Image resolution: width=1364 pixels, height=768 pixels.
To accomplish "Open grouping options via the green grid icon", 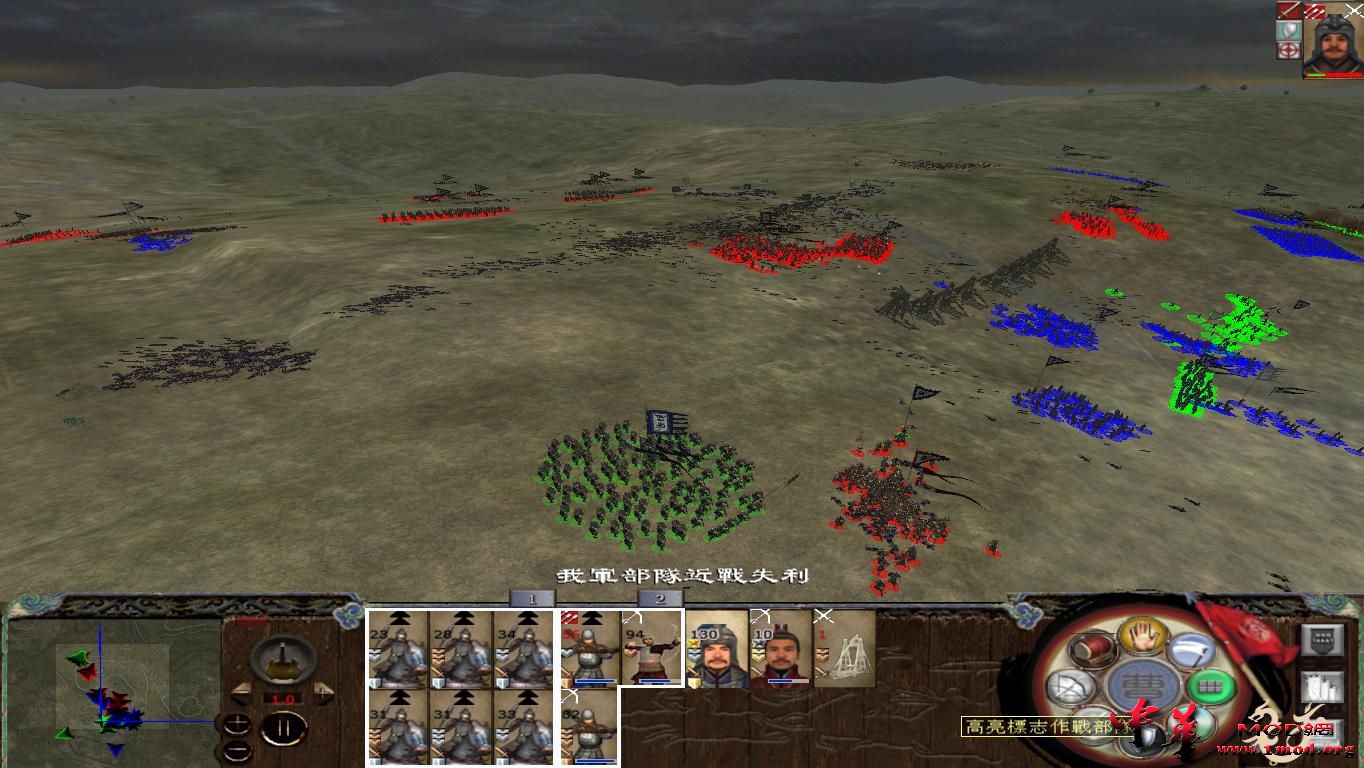I will pos(1211,686).
